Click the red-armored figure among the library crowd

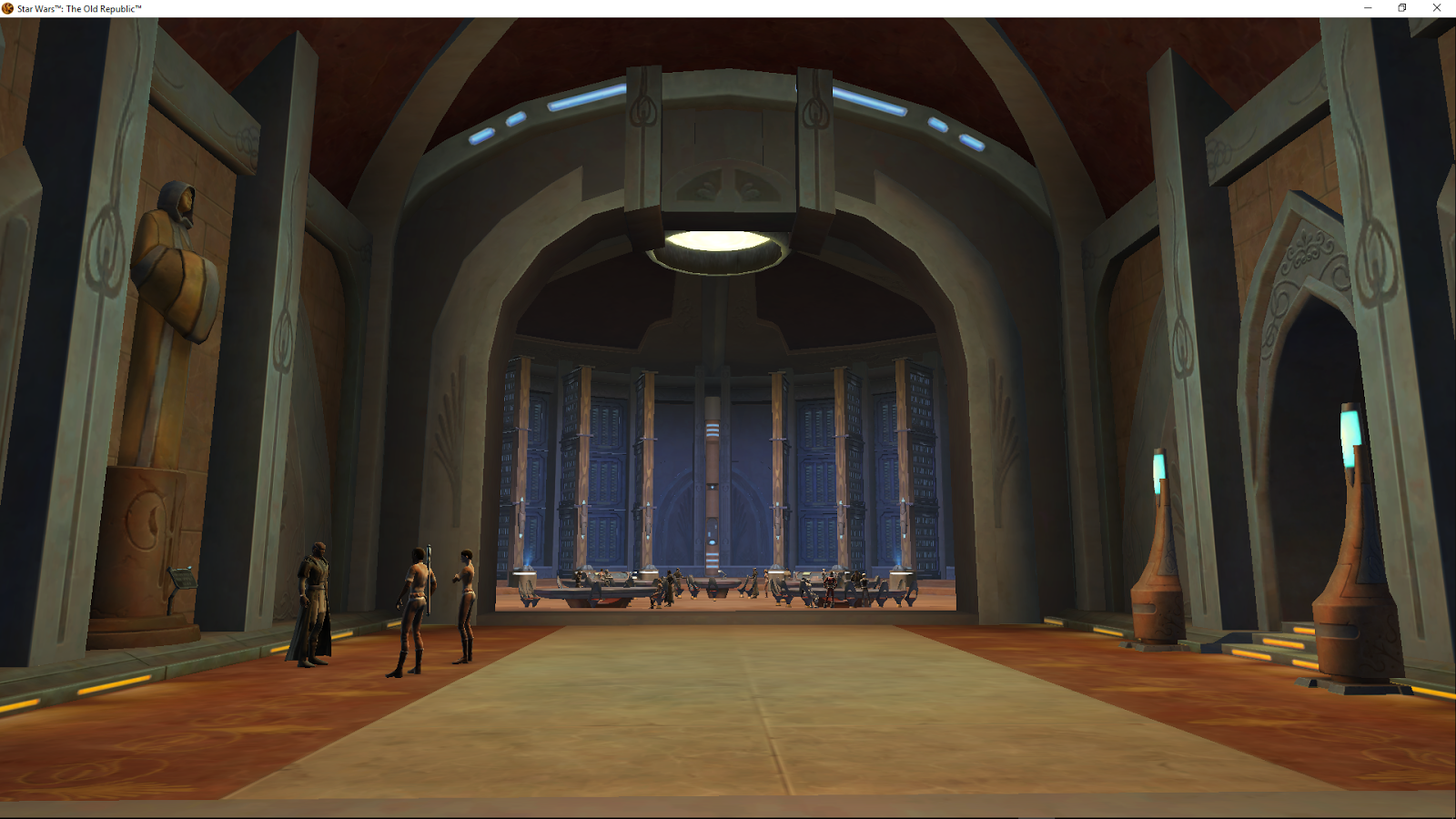tap(830, 586)
